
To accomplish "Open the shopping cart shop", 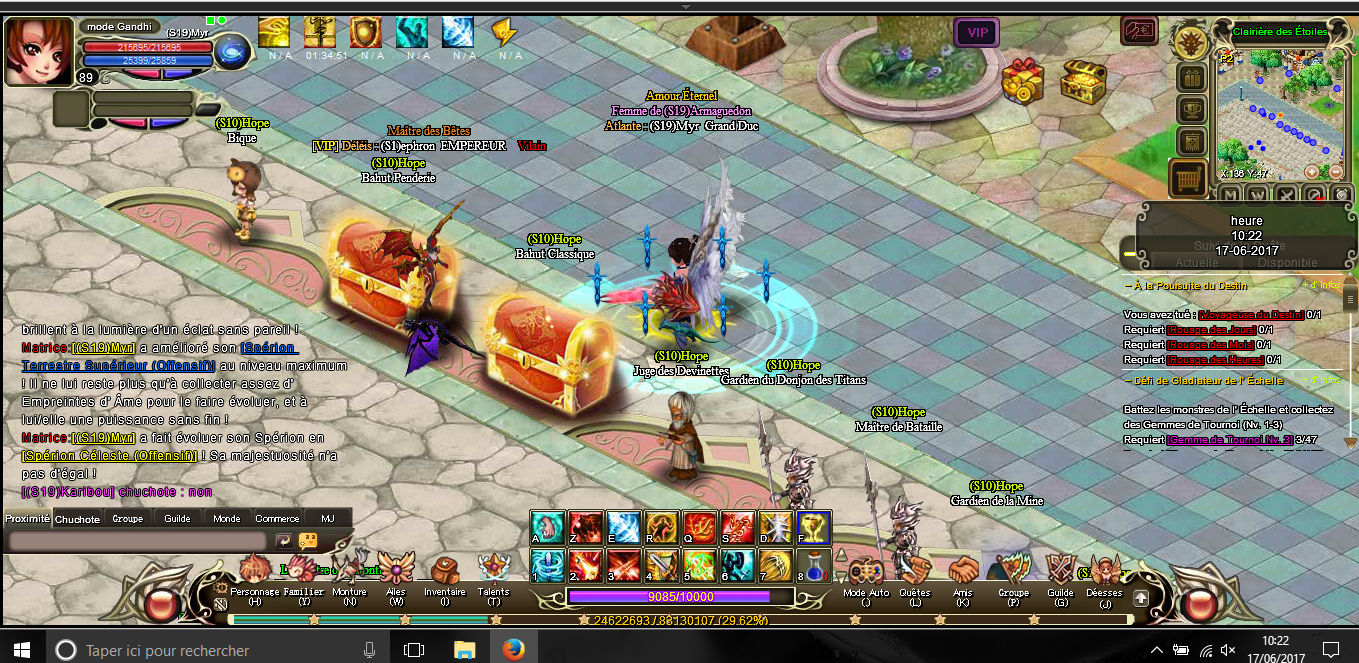I will pos(1190,179).
